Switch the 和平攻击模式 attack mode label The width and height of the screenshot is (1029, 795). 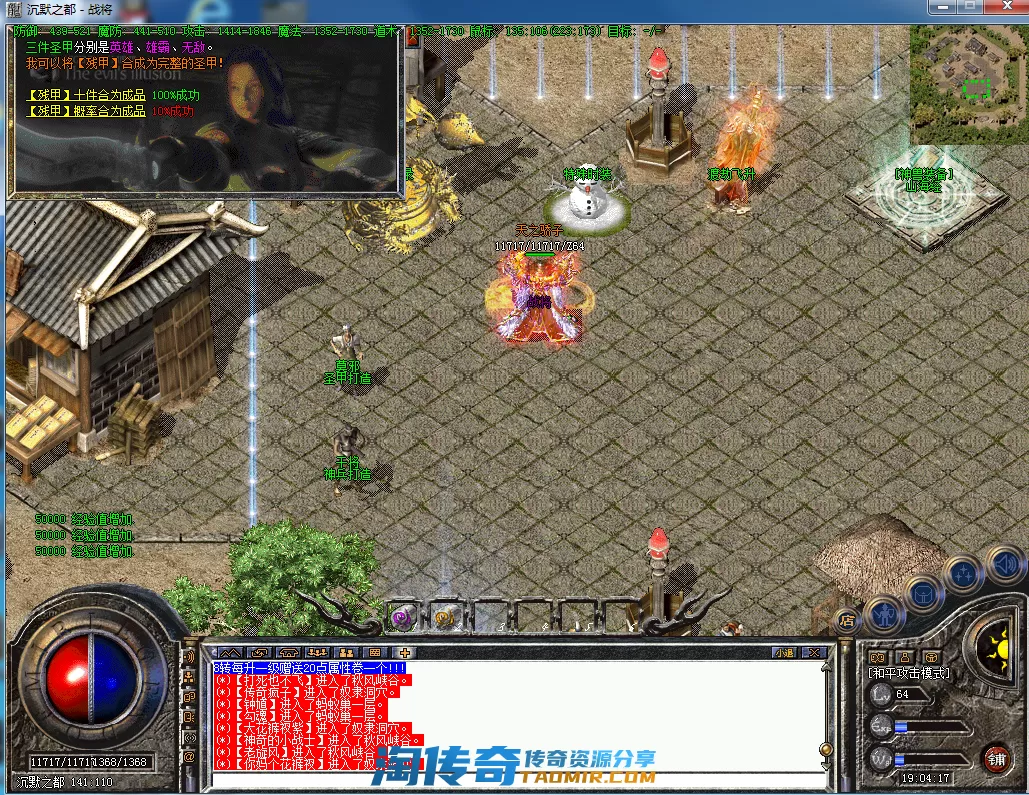click(908, 673)
